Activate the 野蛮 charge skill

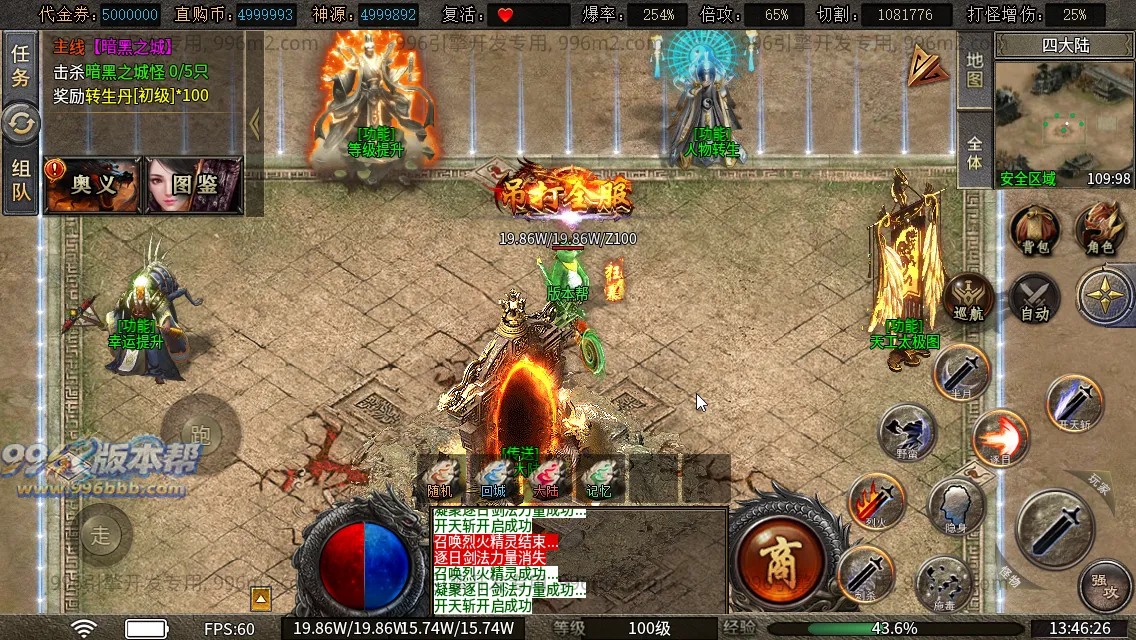point(907,432)
